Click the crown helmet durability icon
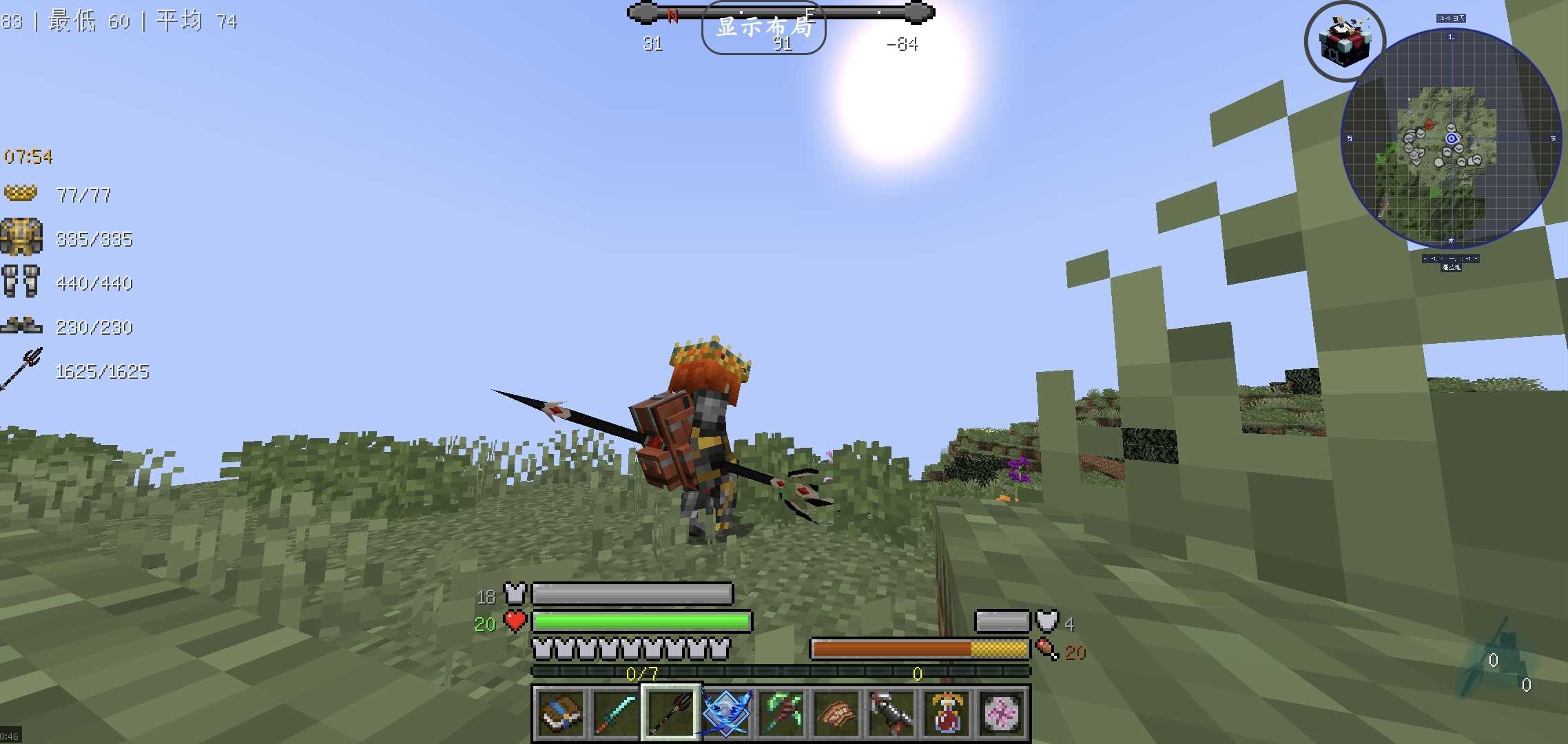Viewport: 1568px width, 744px height. (21, 194)
